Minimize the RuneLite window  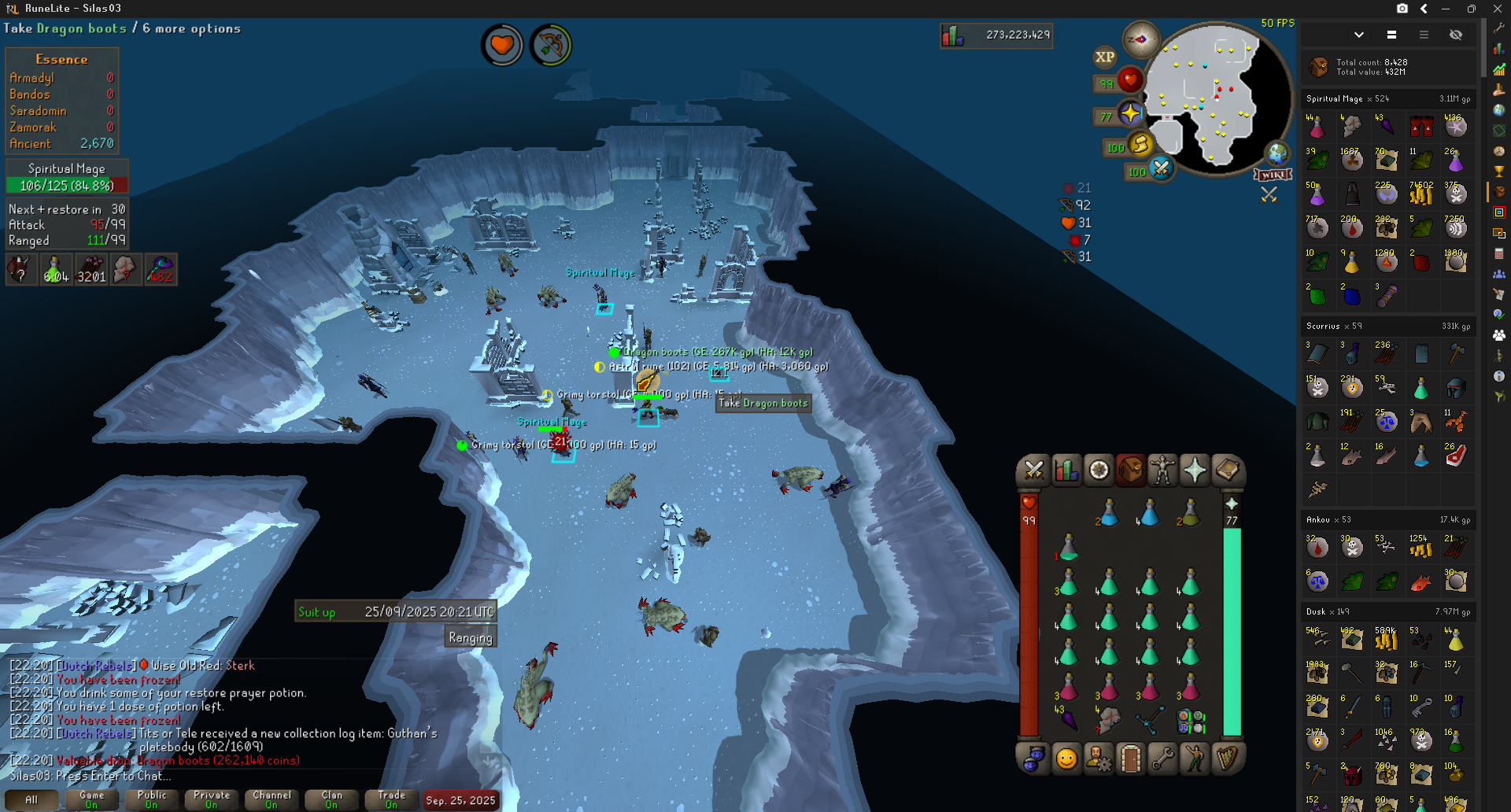(x=1446, y=9)
